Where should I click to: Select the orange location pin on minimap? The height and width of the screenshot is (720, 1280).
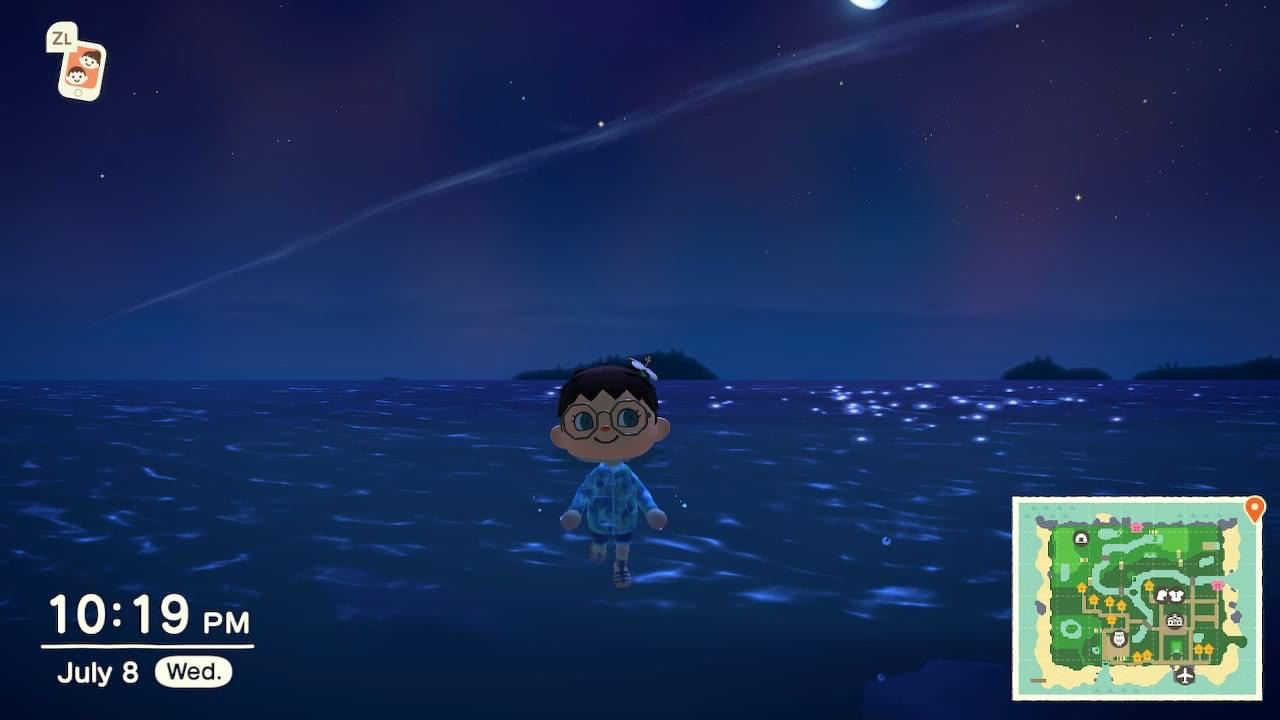(x=1254, y=510)
